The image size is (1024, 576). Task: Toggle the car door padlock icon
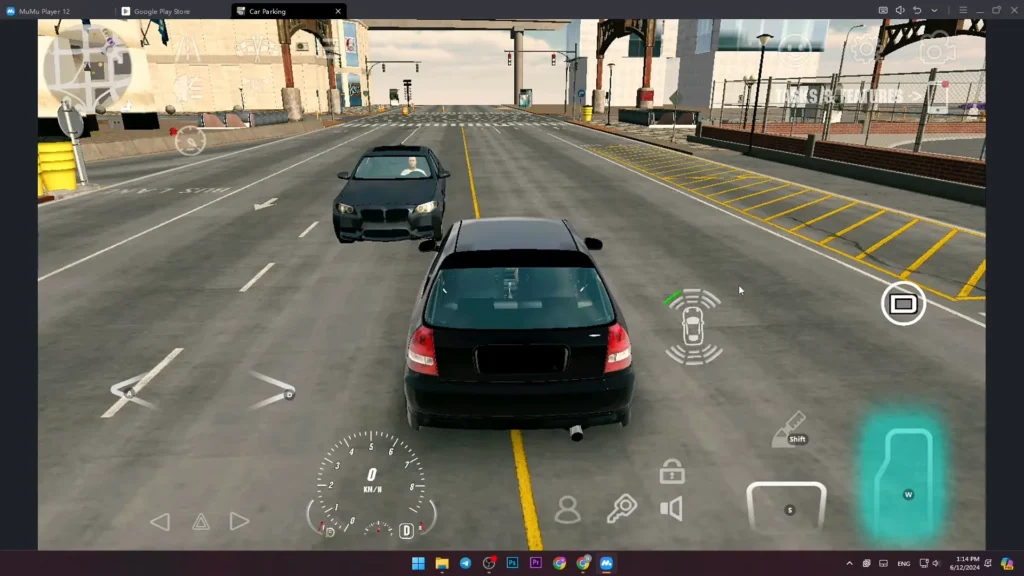point(672,471)
